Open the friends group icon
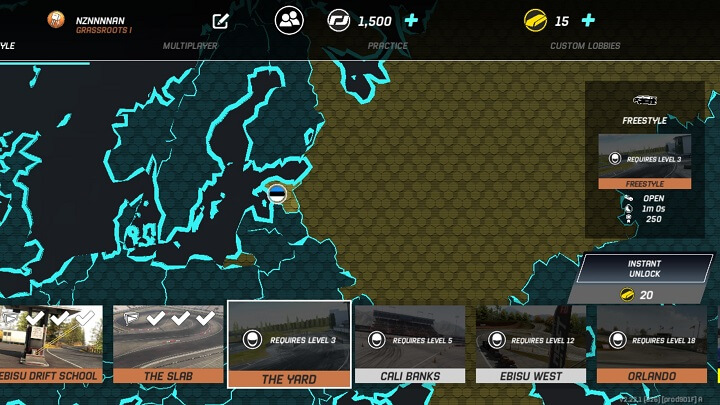 (x=290, y=20)
